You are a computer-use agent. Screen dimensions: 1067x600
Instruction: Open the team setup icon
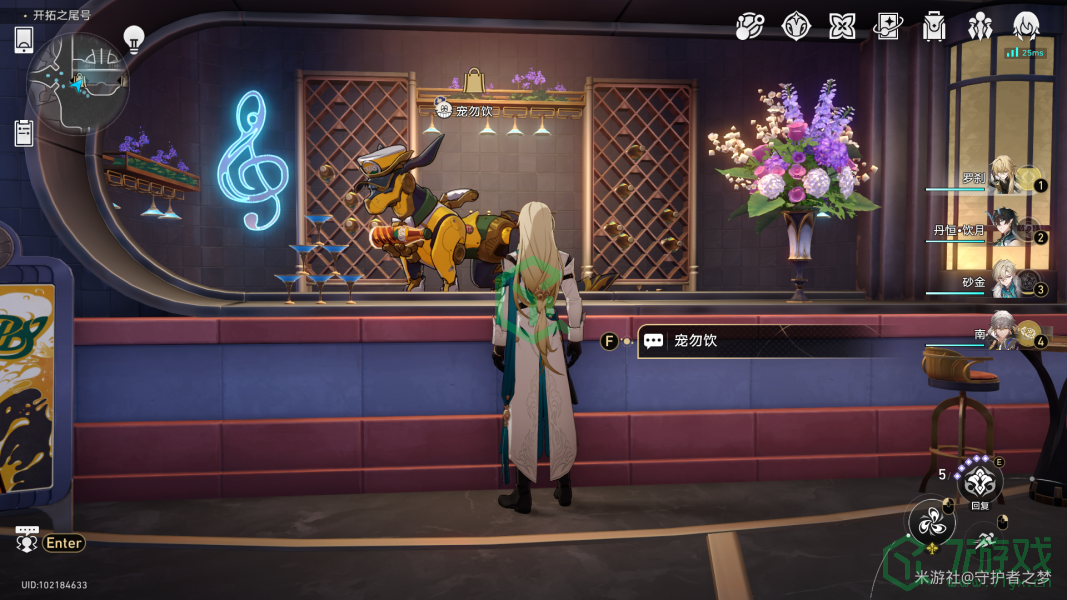pos(980,27)
